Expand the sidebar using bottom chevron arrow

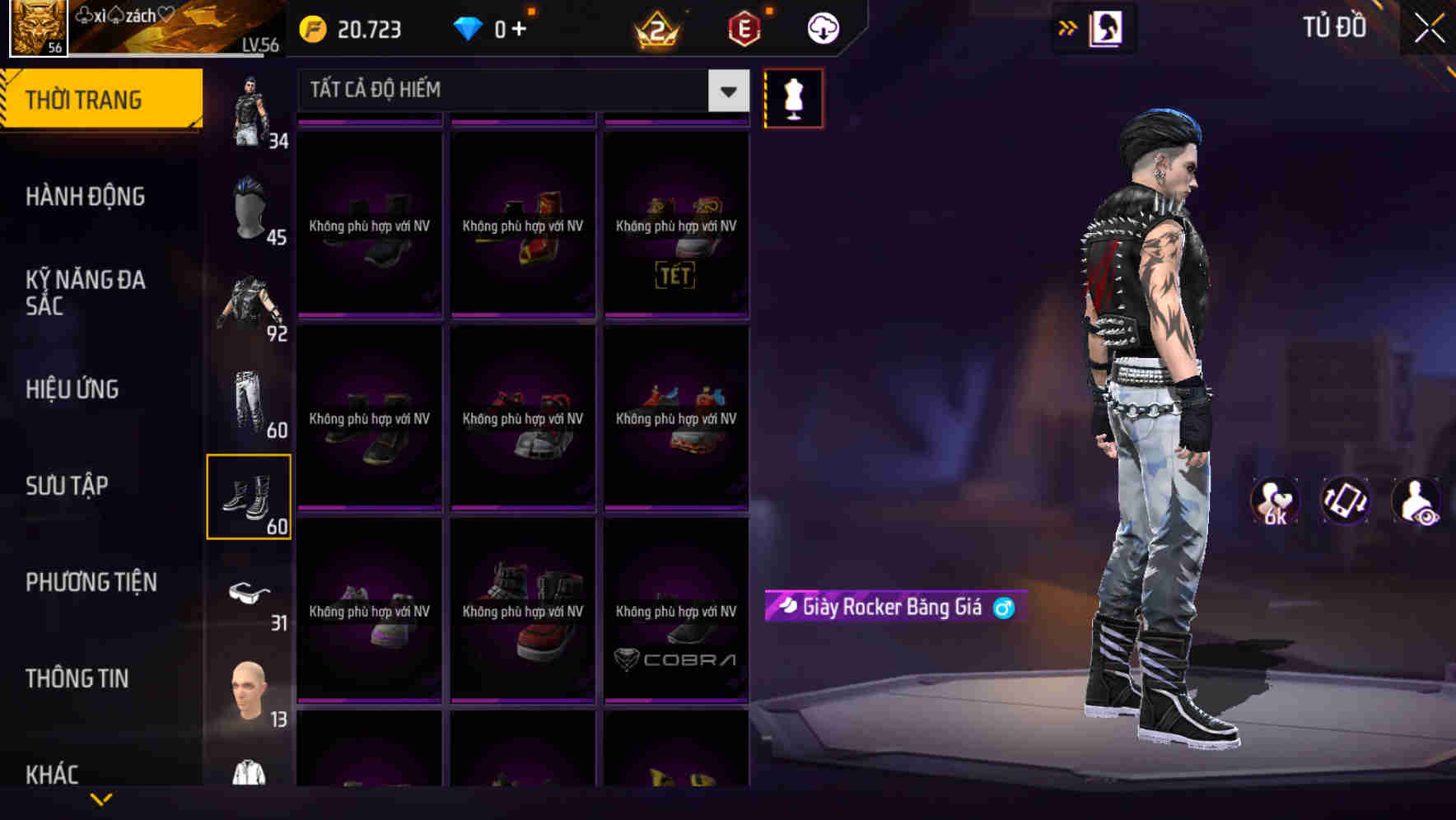pyautogui.click(x=101, y=799)
